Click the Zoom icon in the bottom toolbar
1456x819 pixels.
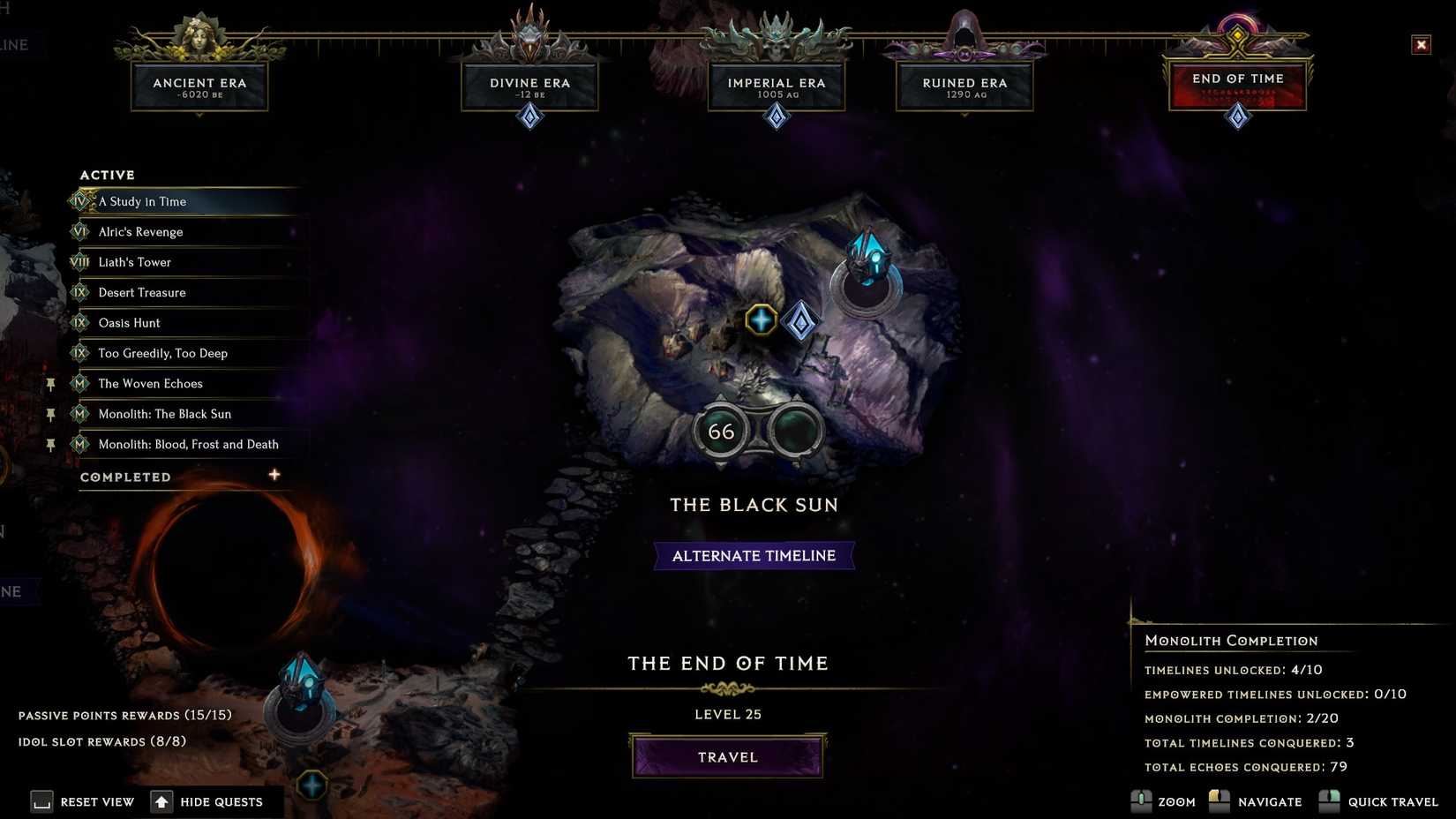[x=1143, y=801]
